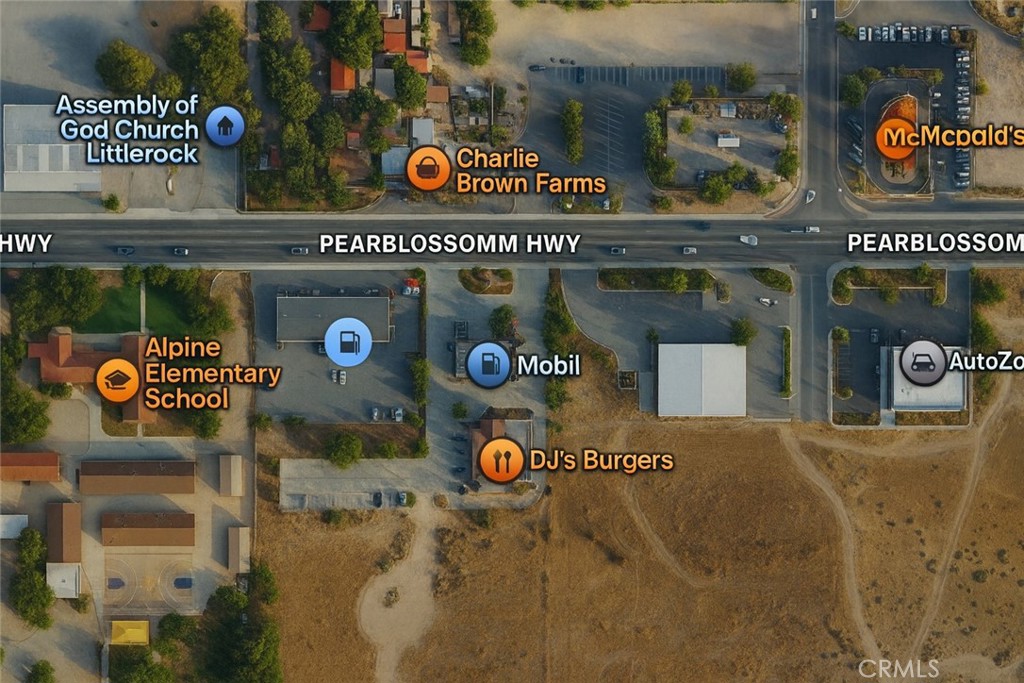1024x683 pixels.
Task: Click the McDonald's map marker
Action: point(896,139)
